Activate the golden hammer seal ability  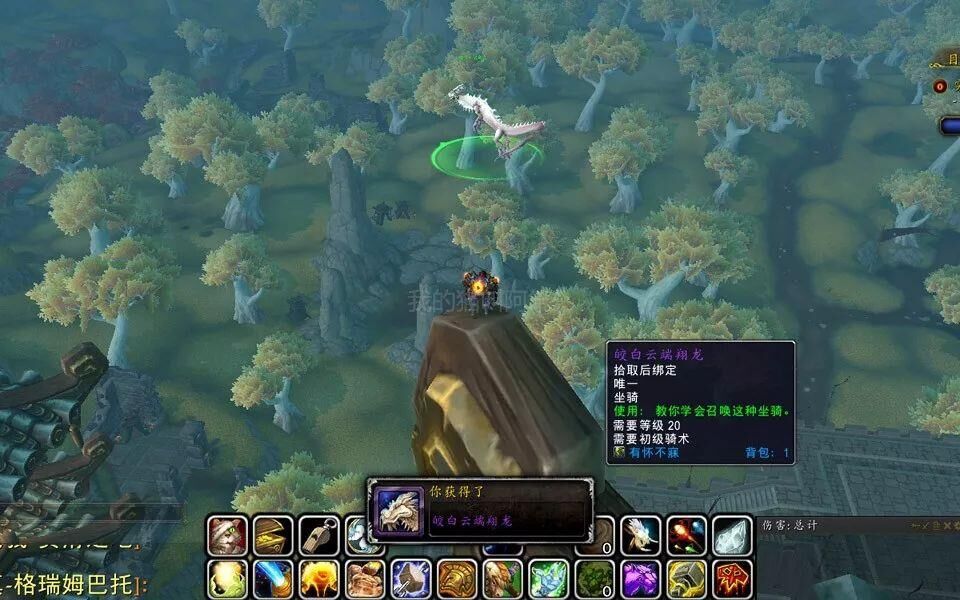click(x=686, y=580)
